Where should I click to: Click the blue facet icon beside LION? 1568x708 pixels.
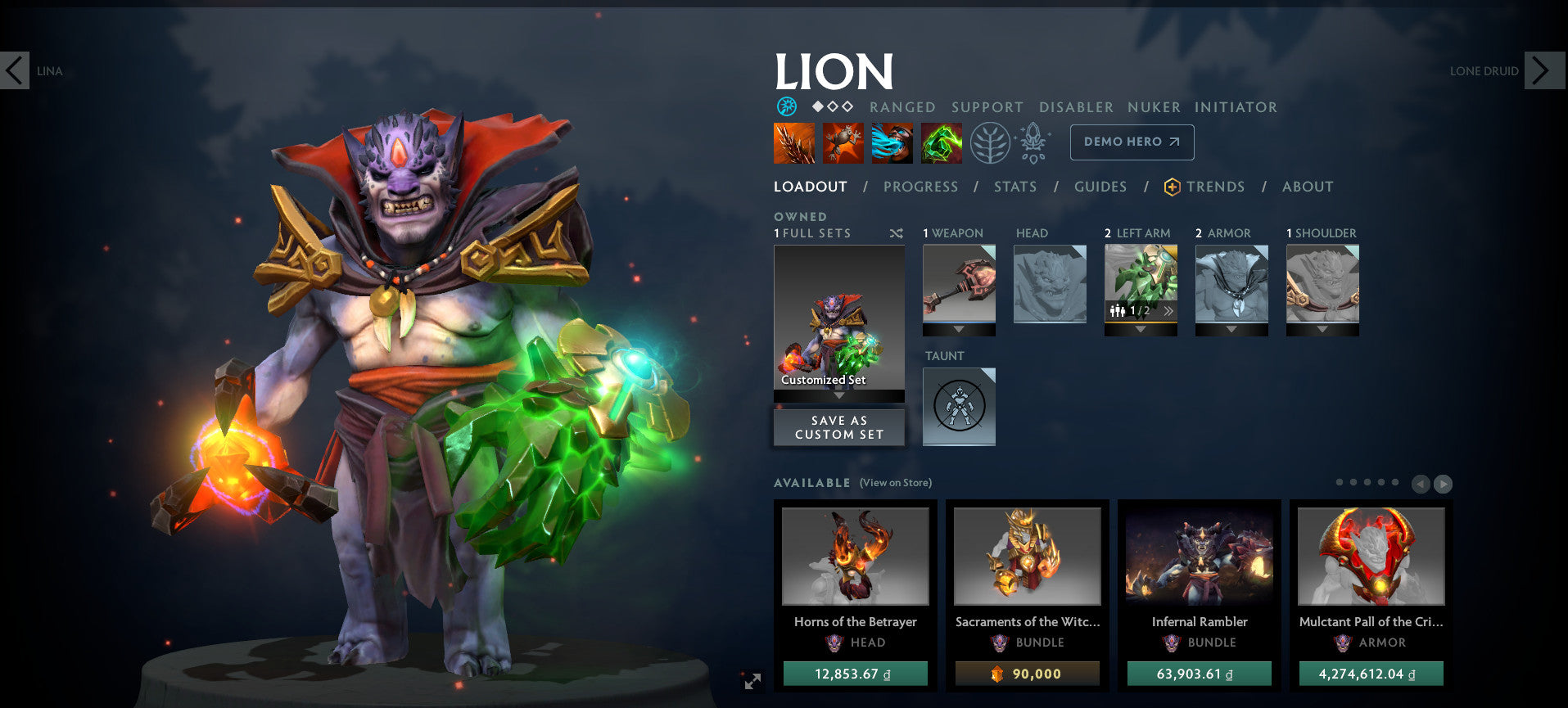coord(785,106)
